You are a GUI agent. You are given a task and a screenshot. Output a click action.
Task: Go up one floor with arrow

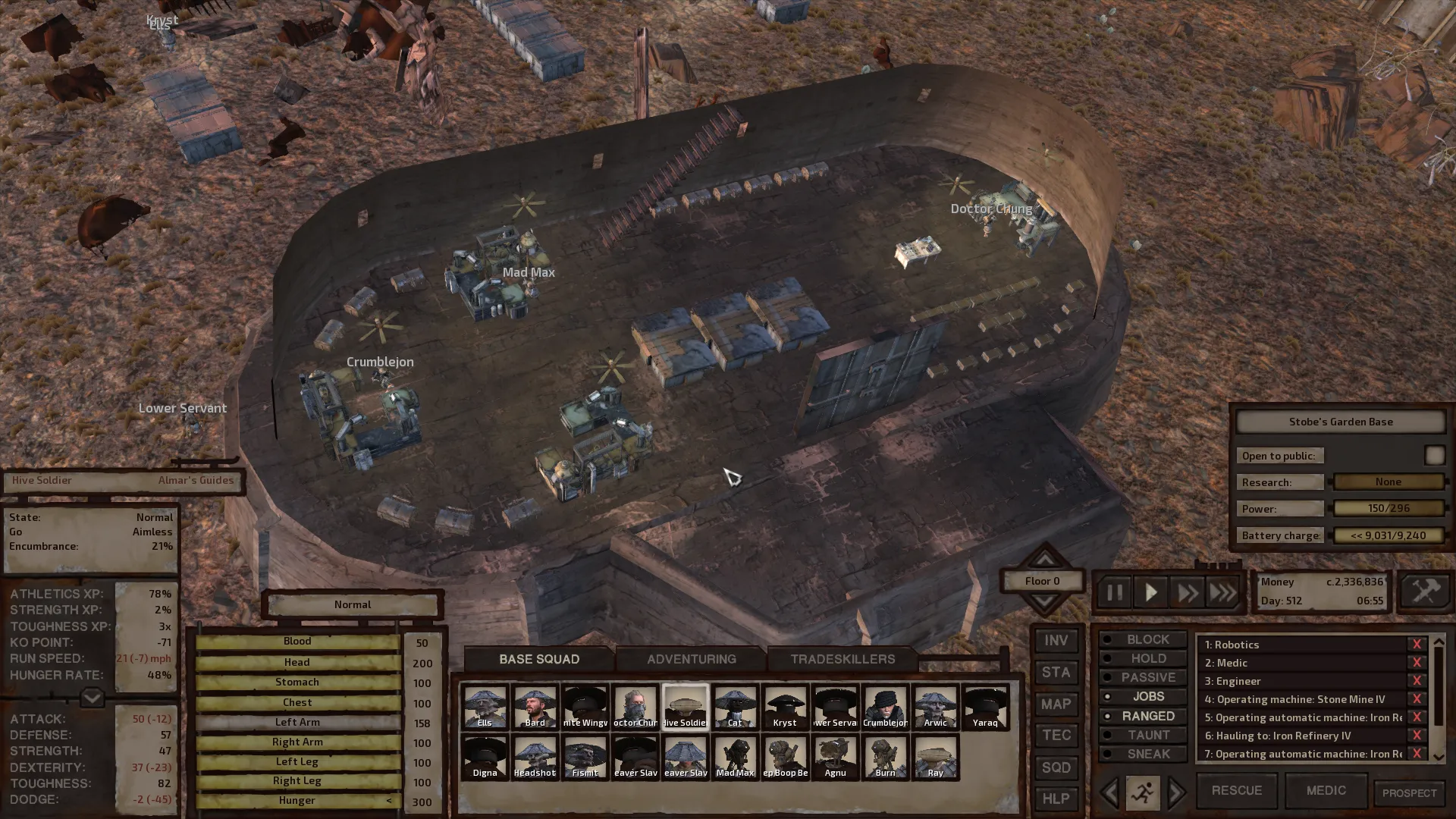click(x=1044, y=560)
